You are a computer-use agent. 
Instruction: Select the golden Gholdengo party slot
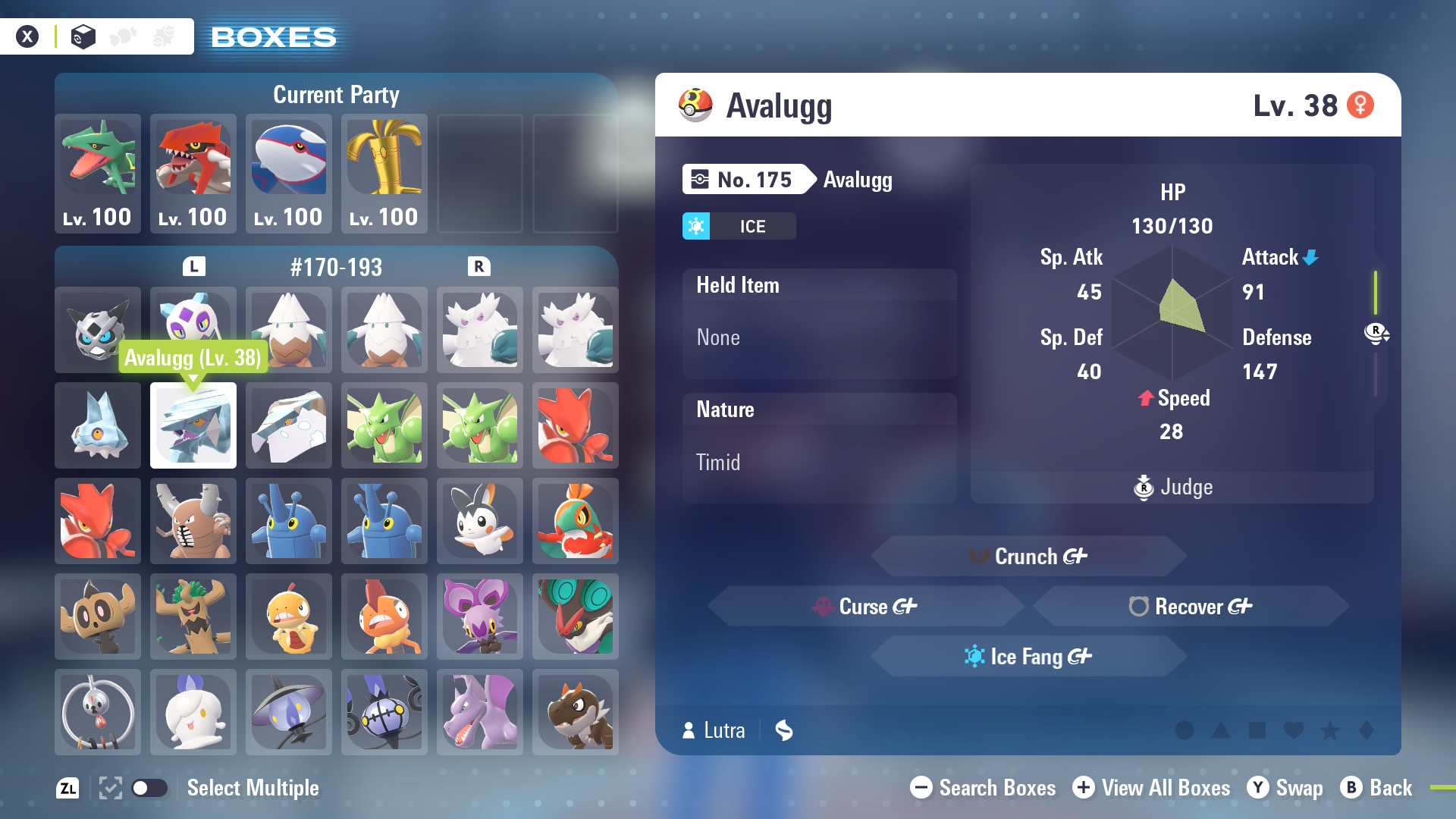[384, 173]
